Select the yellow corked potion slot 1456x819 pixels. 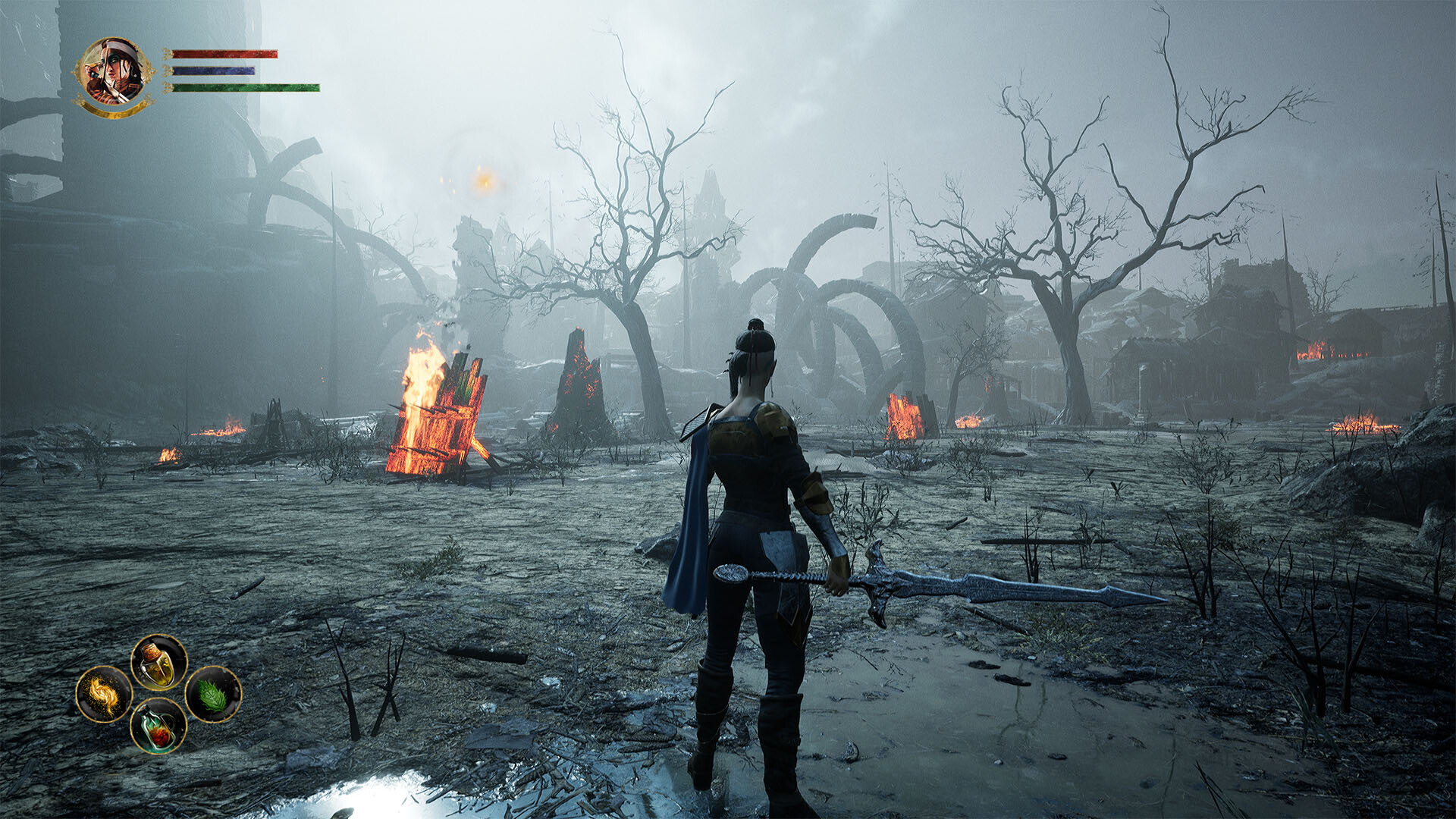coord(158,662)
